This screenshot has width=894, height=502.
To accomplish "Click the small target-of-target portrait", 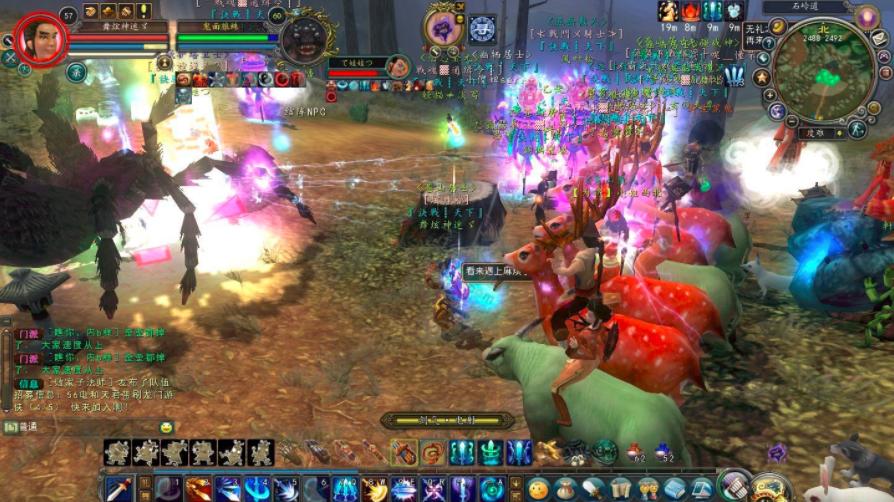I will (x=399, y=67).
